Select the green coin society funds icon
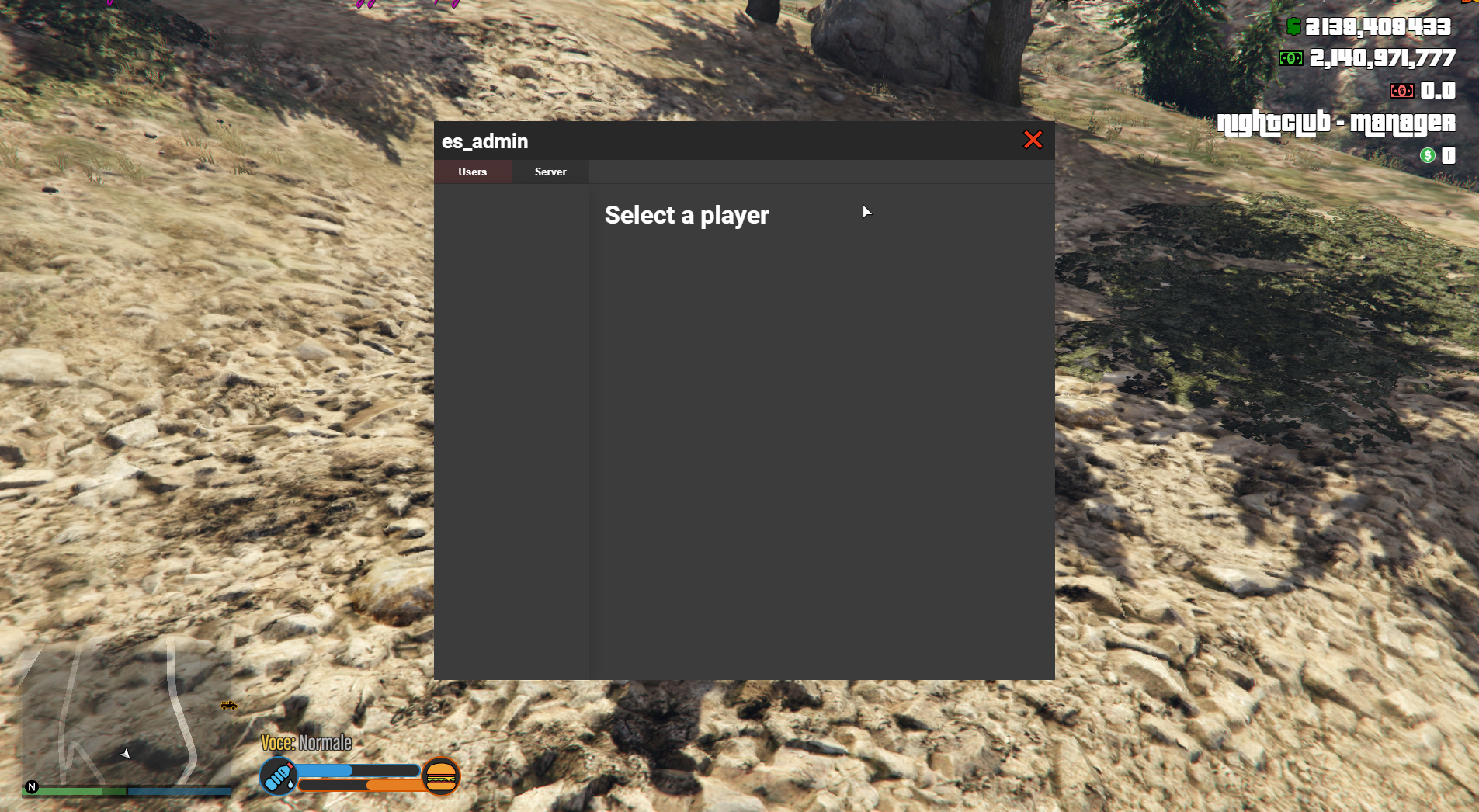 1426,155
